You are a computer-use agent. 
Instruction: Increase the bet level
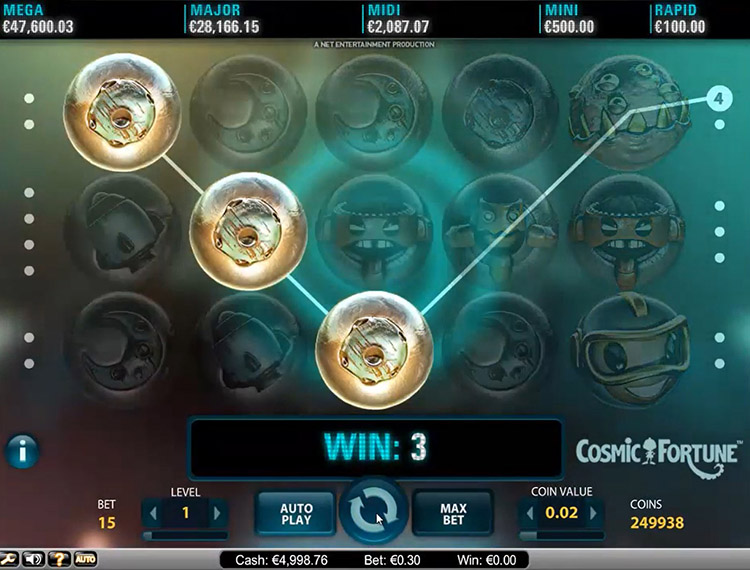click(217, 514)
